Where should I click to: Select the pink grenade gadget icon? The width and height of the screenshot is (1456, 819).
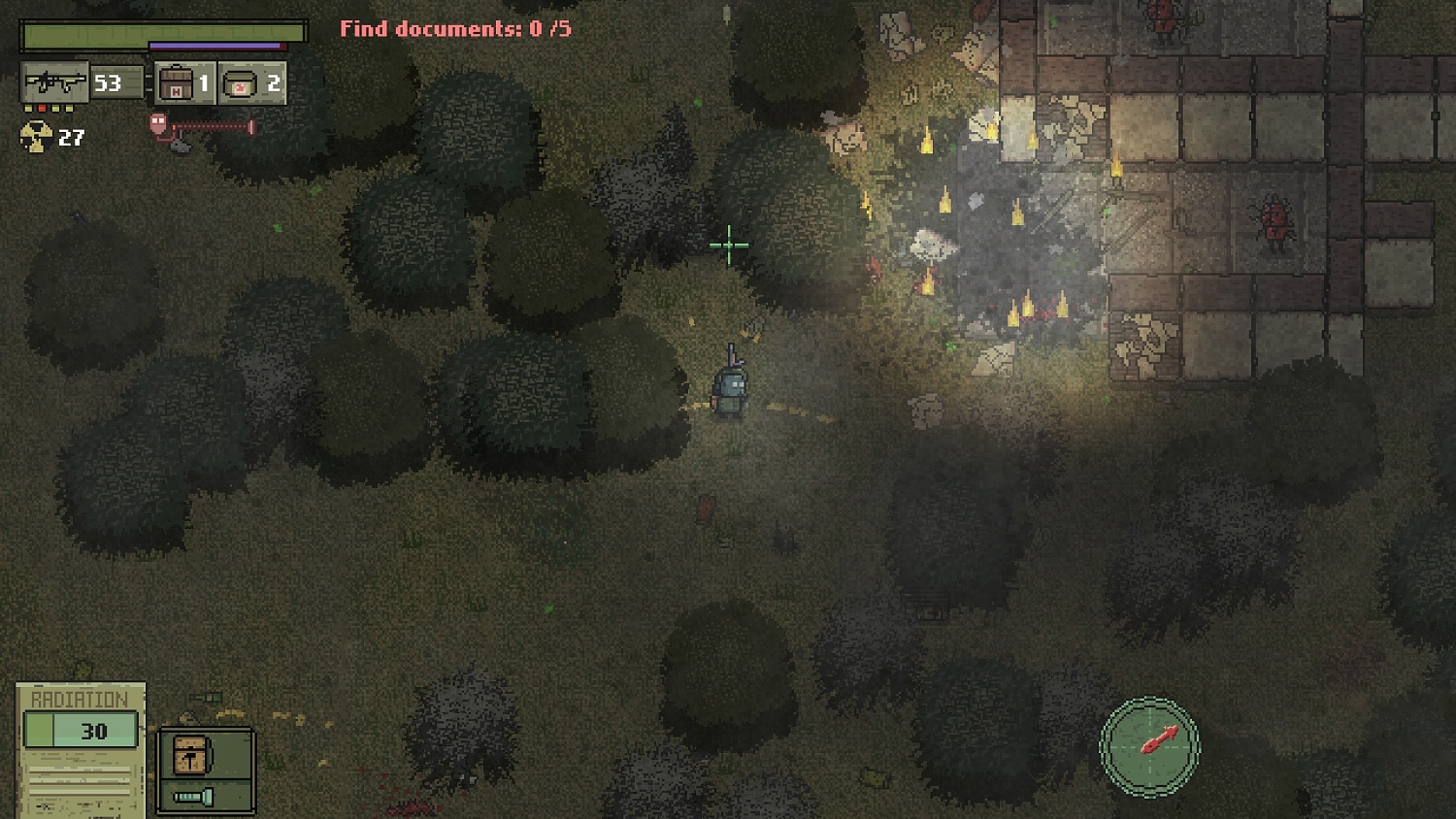pos(155,124)
